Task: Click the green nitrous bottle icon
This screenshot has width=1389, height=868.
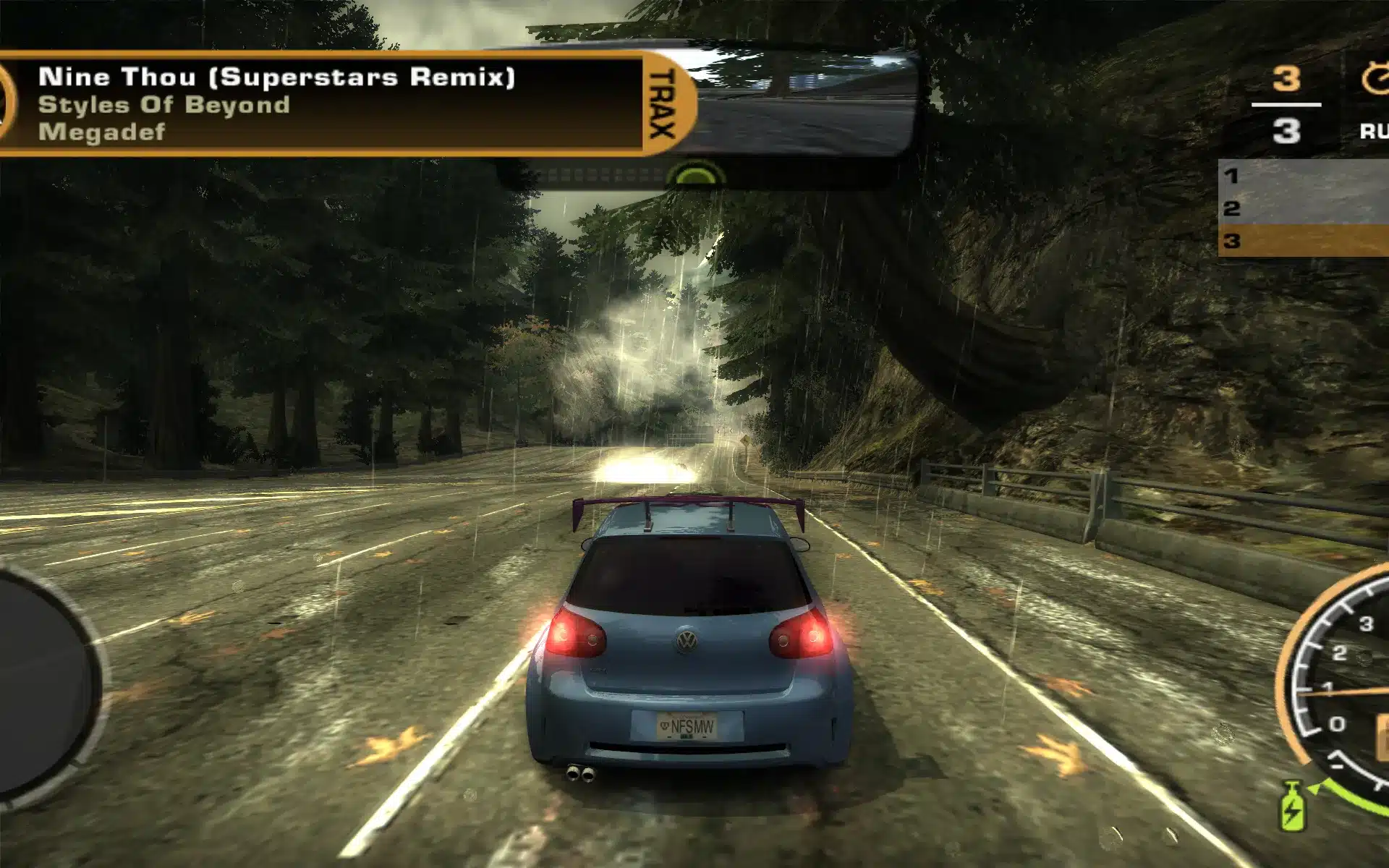Action: pos(1292,807)
